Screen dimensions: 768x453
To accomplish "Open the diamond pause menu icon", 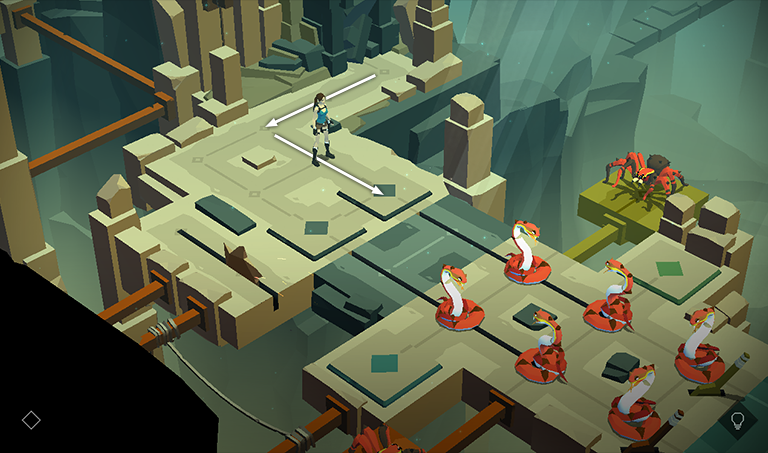I will pyautogui.click(x=31, y=420).
